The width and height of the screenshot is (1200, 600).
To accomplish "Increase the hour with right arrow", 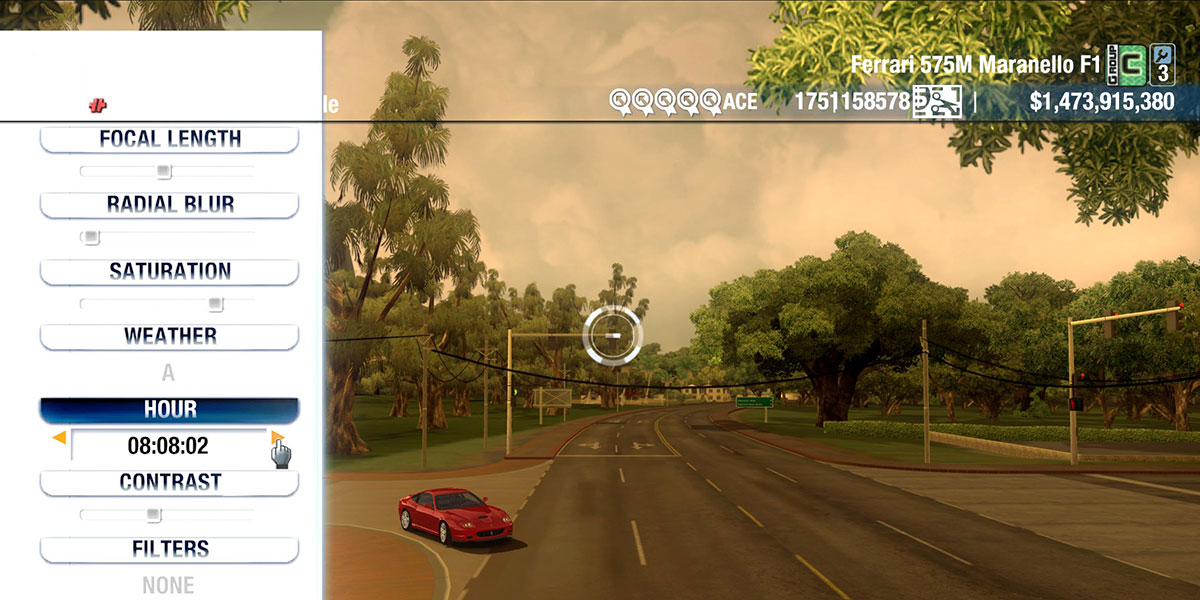I will pos(277,437).
